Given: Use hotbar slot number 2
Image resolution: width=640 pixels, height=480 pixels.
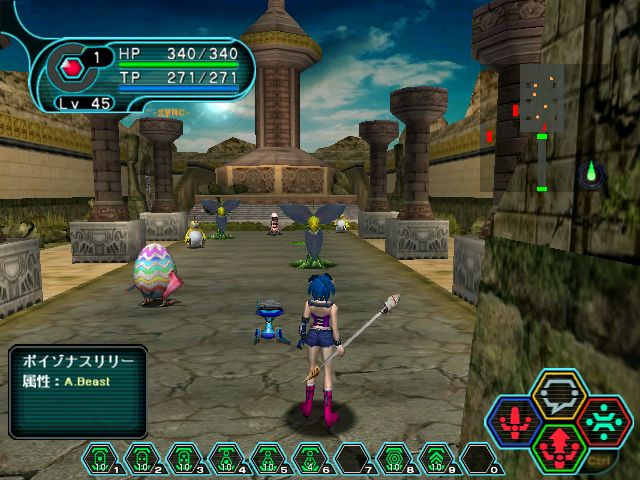Looking at the screenshot, I should [142, 459].
